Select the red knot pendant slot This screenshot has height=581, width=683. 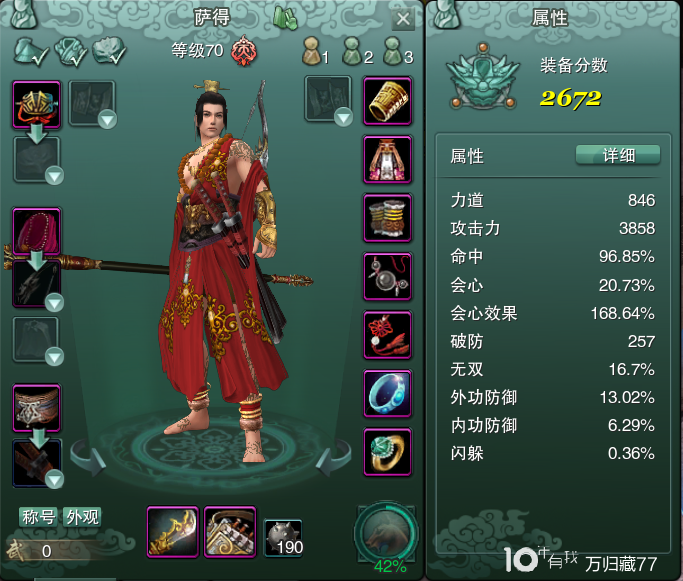(x=387, y=334)
